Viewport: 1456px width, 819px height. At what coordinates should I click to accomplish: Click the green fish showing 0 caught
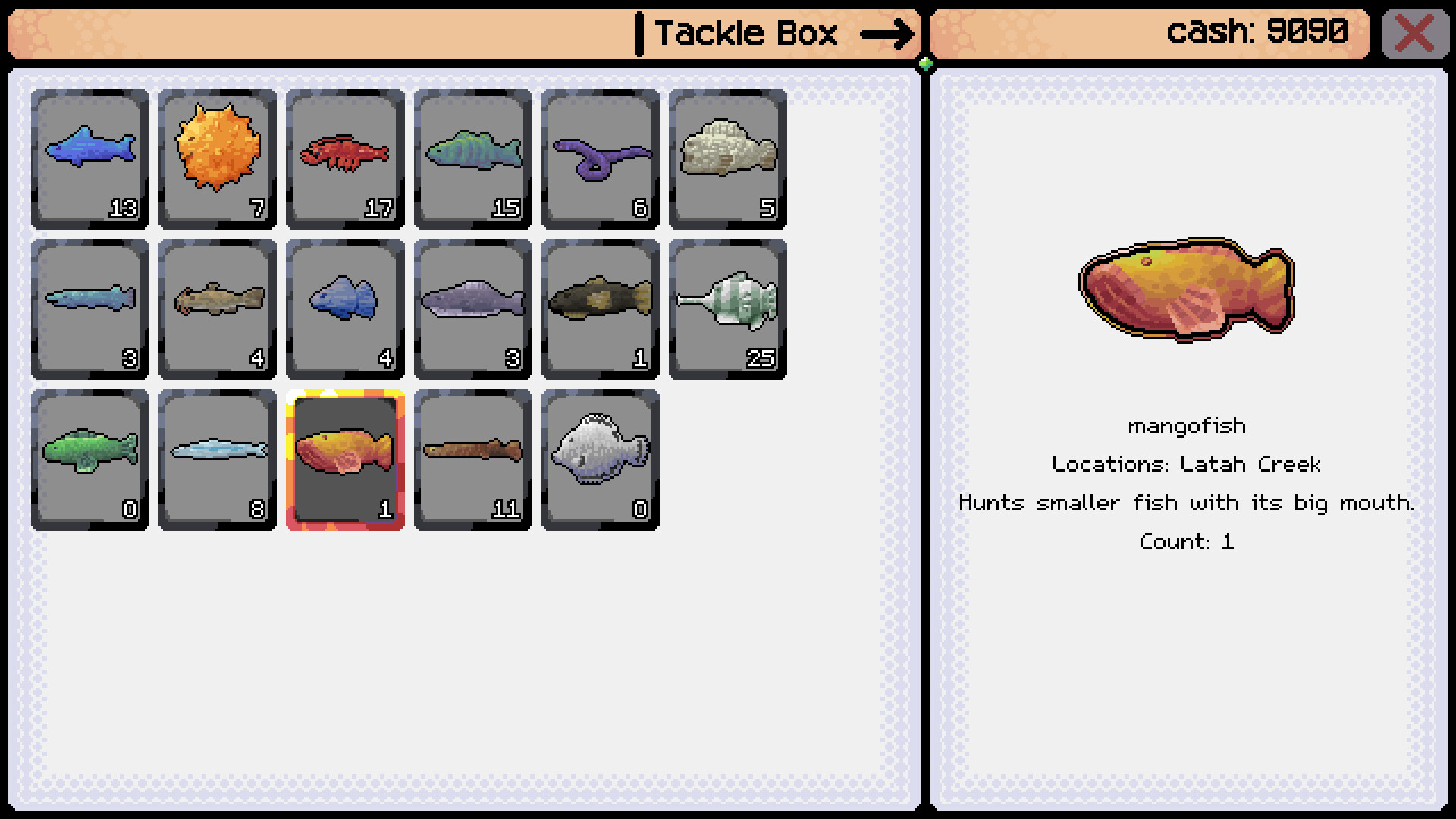pyautogui.click(x=89, y=453)
